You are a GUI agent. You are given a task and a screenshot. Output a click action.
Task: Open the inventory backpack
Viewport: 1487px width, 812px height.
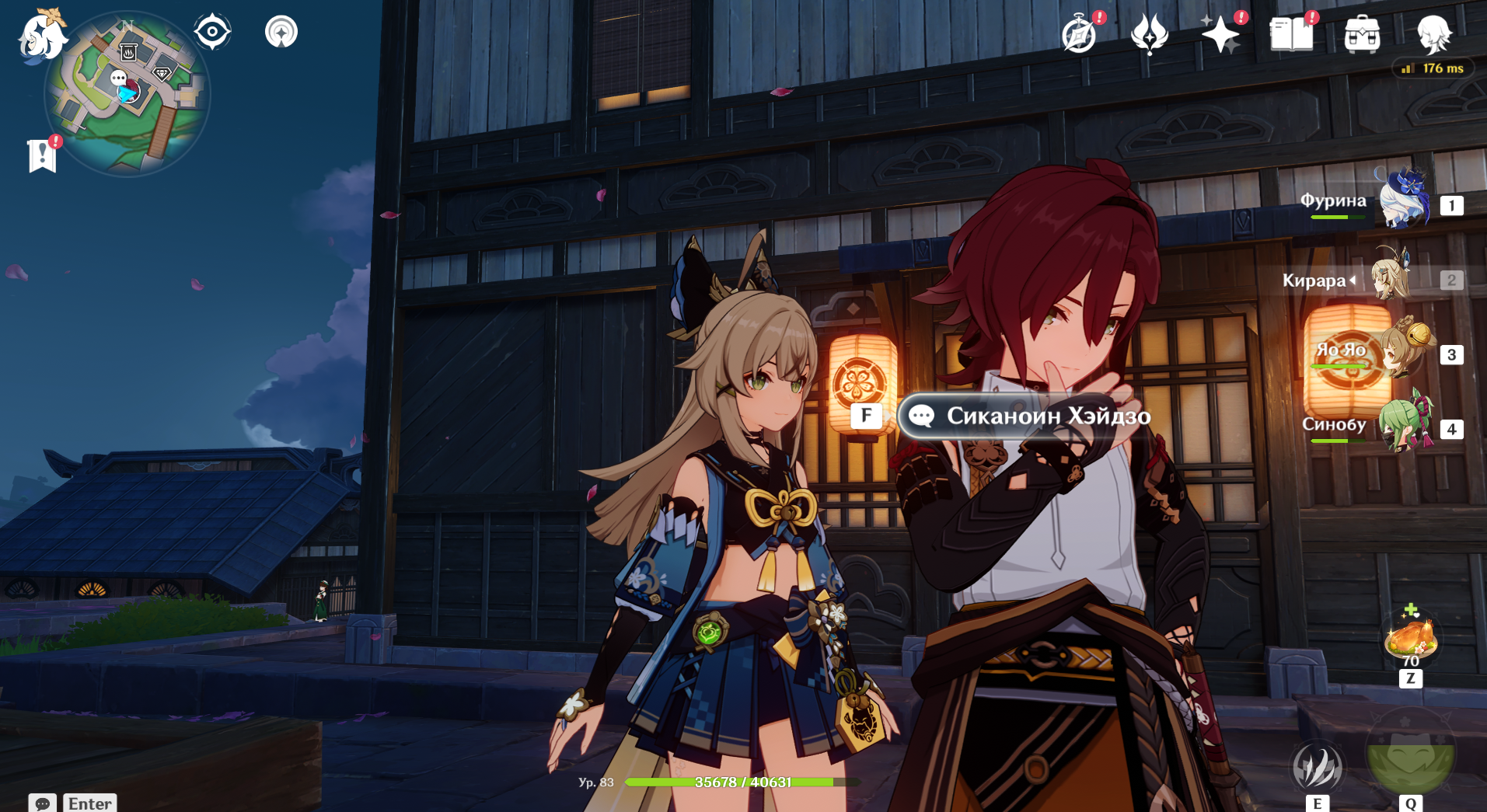[1362, 35]
